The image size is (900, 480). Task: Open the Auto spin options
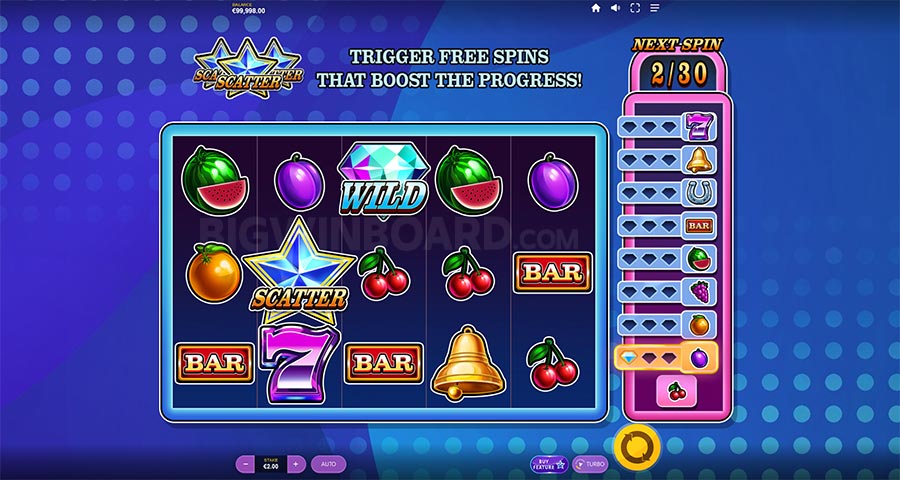327,464
